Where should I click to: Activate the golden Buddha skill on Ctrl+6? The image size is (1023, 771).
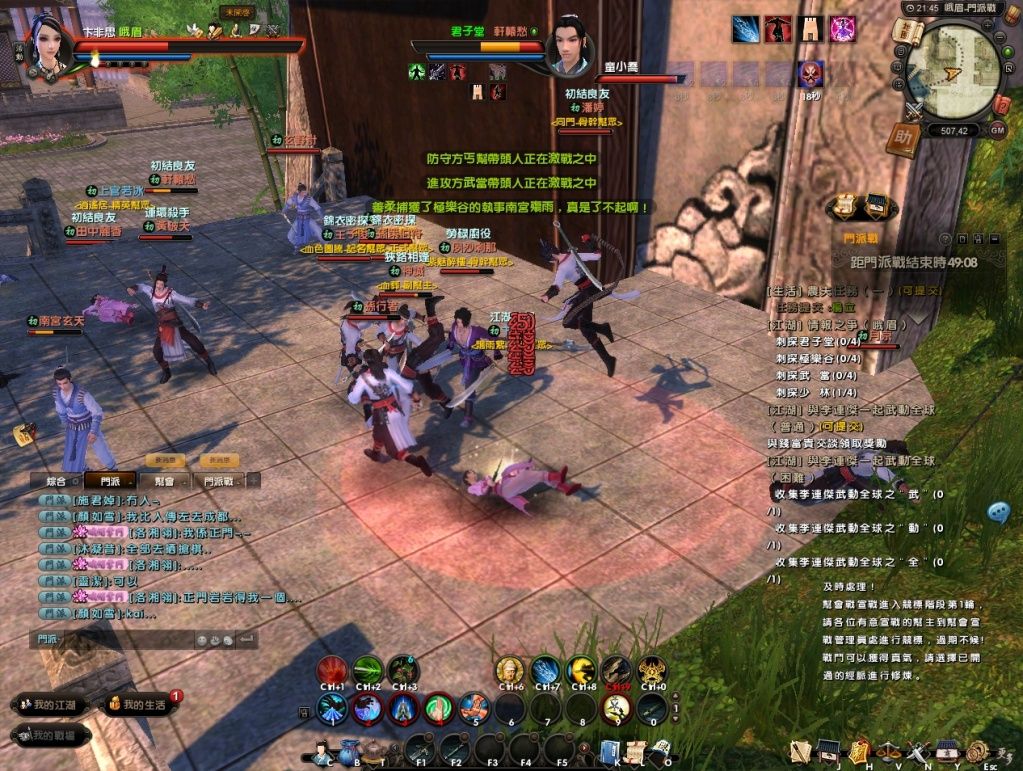point(510,670)
